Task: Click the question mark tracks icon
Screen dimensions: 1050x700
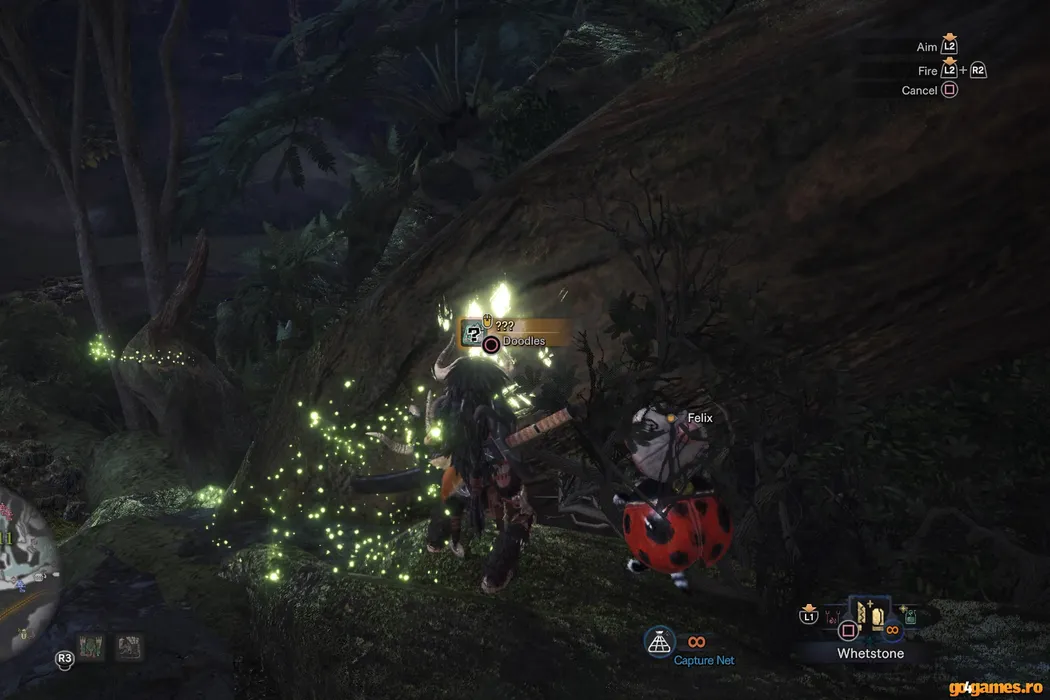Action: tap(474, 334)
